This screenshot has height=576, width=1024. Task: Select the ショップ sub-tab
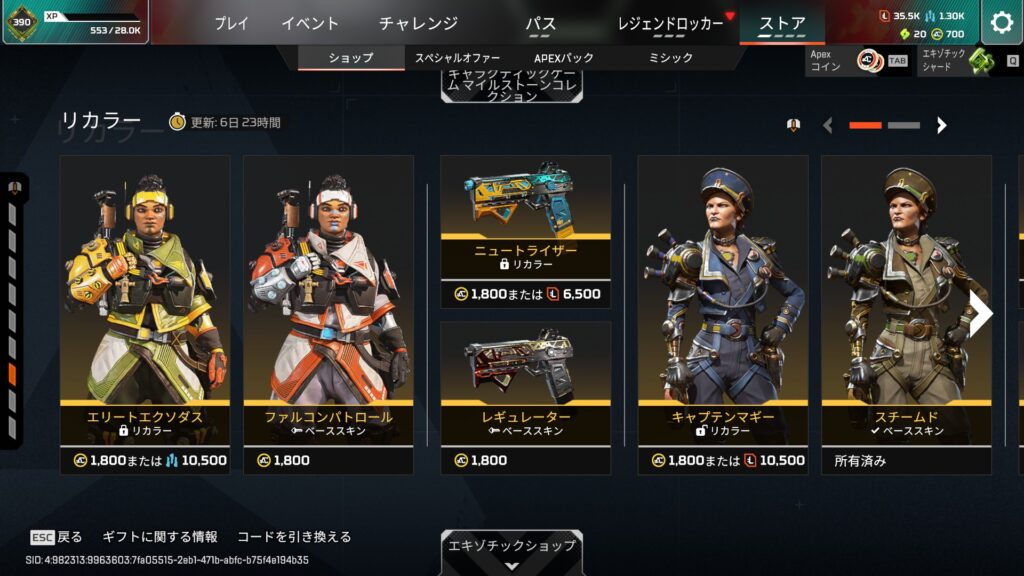pos(350,58)
